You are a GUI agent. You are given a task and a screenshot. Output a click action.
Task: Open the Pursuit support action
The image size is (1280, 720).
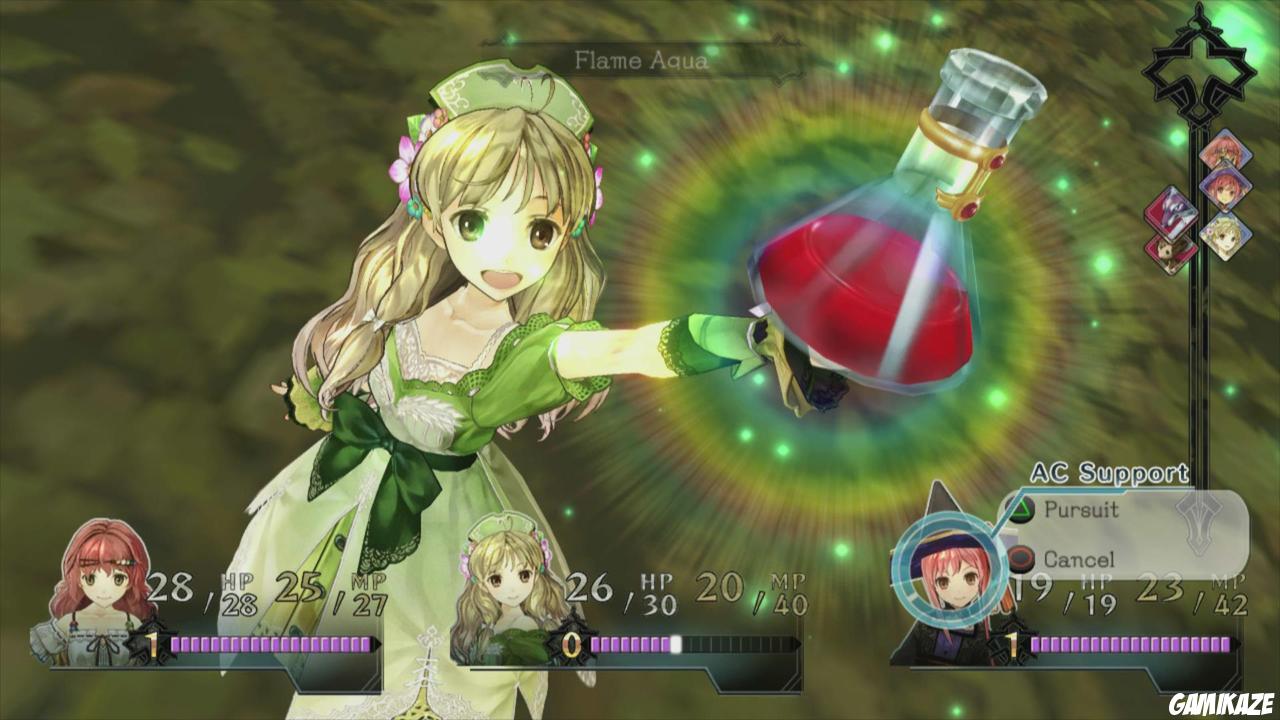point(1082,509)
